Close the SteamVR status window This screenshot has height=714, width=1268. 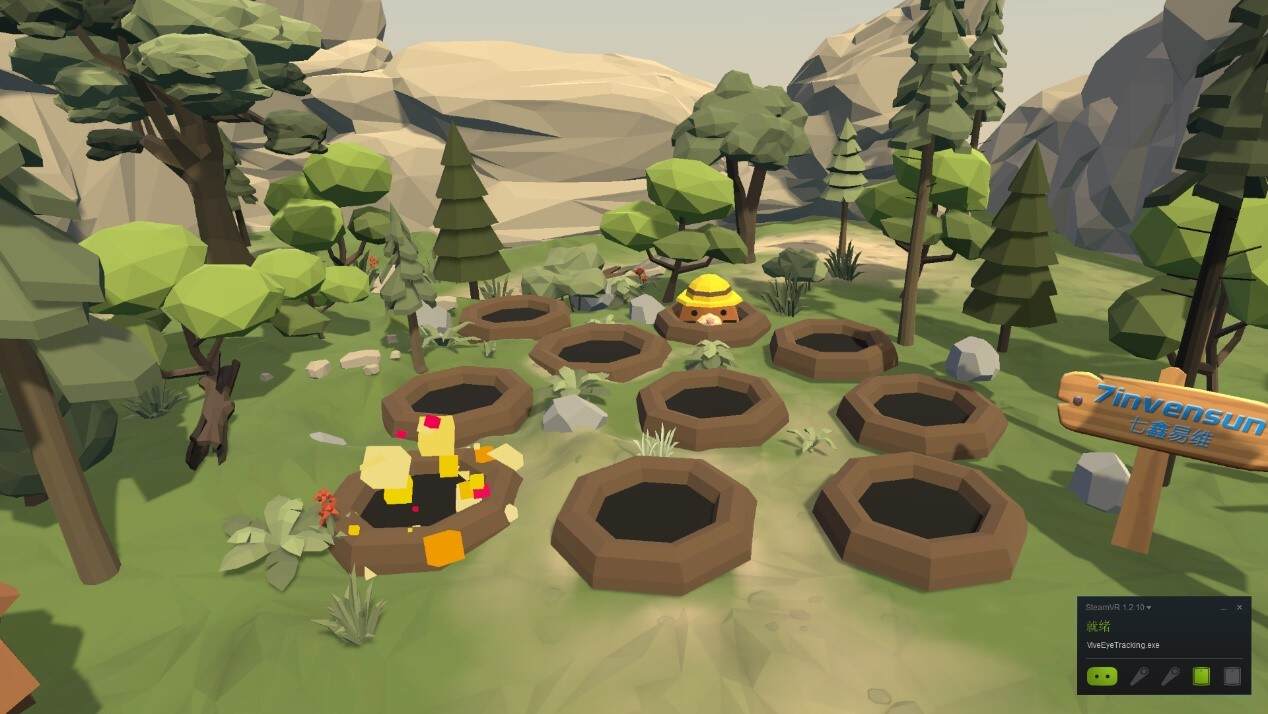(x=1240, y=607)
